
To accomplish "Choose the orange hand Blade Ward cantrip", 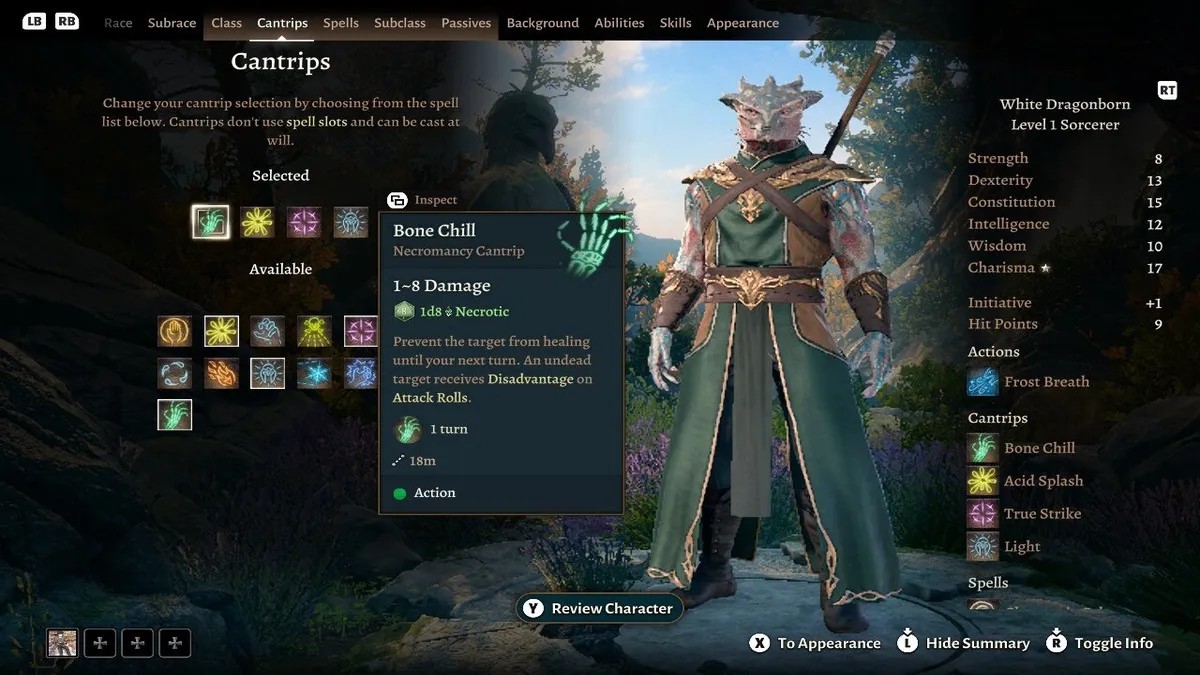I will [175, 331].
